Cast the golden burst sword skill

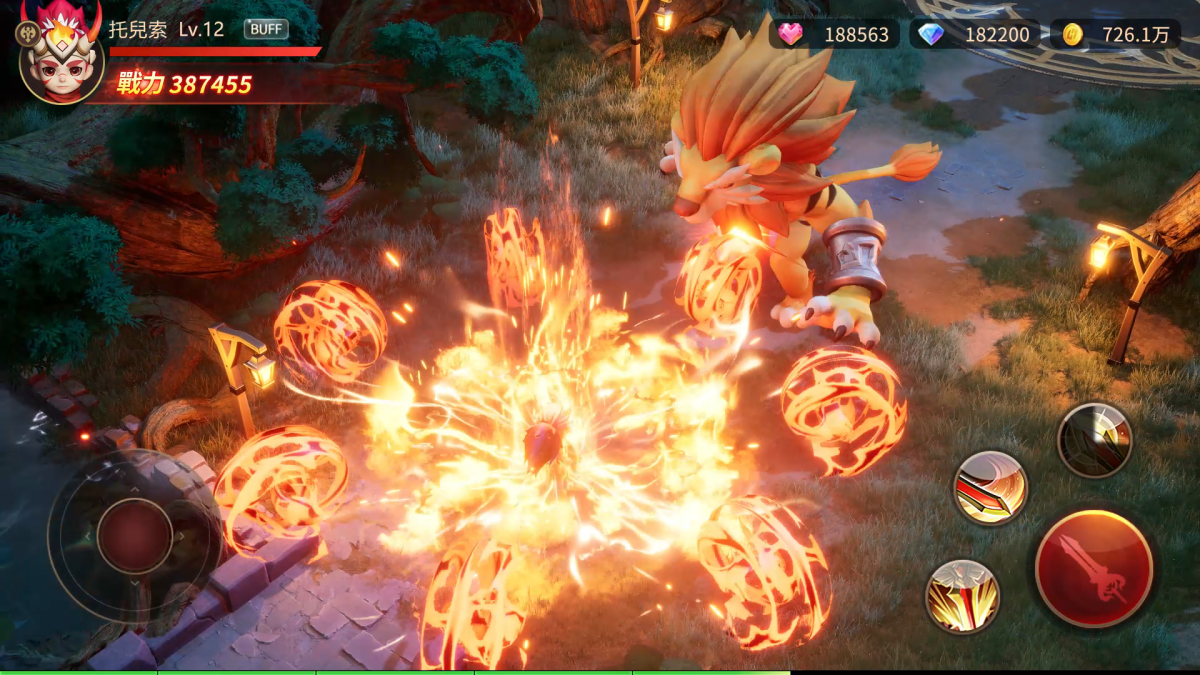click(962, 596)
